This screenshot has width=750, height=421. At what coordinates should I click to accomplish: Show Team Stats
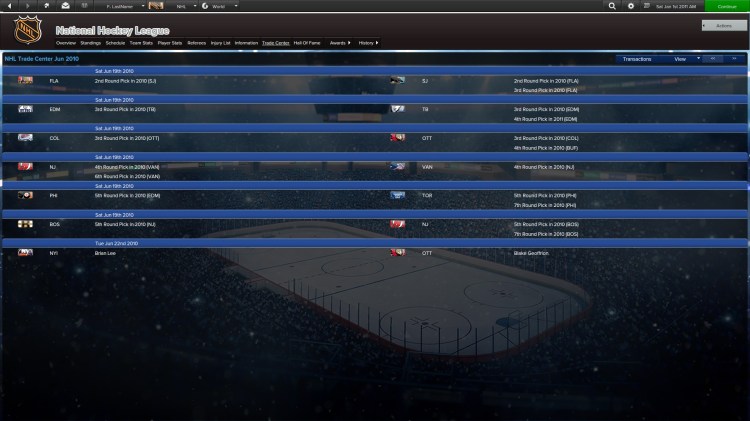(x=141, y=44)
